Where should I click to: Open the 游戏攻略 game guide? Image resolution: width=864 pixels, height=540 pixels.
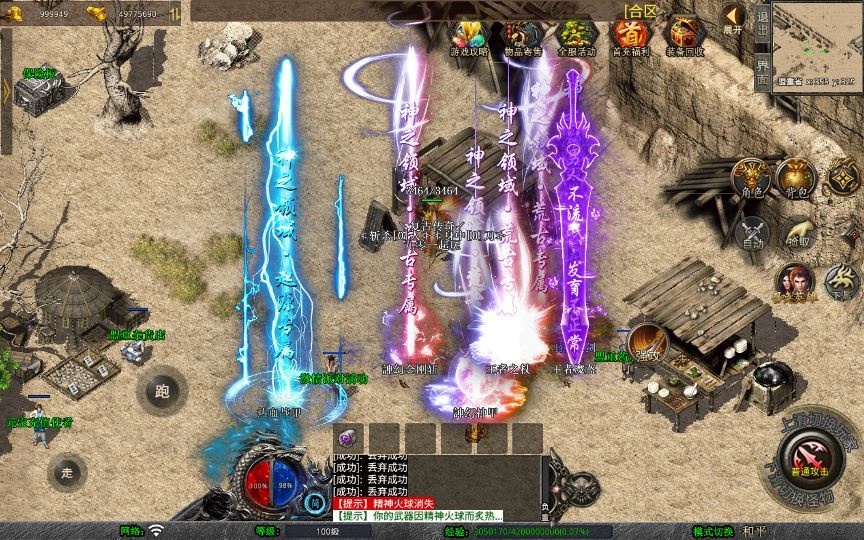(467, 37)
